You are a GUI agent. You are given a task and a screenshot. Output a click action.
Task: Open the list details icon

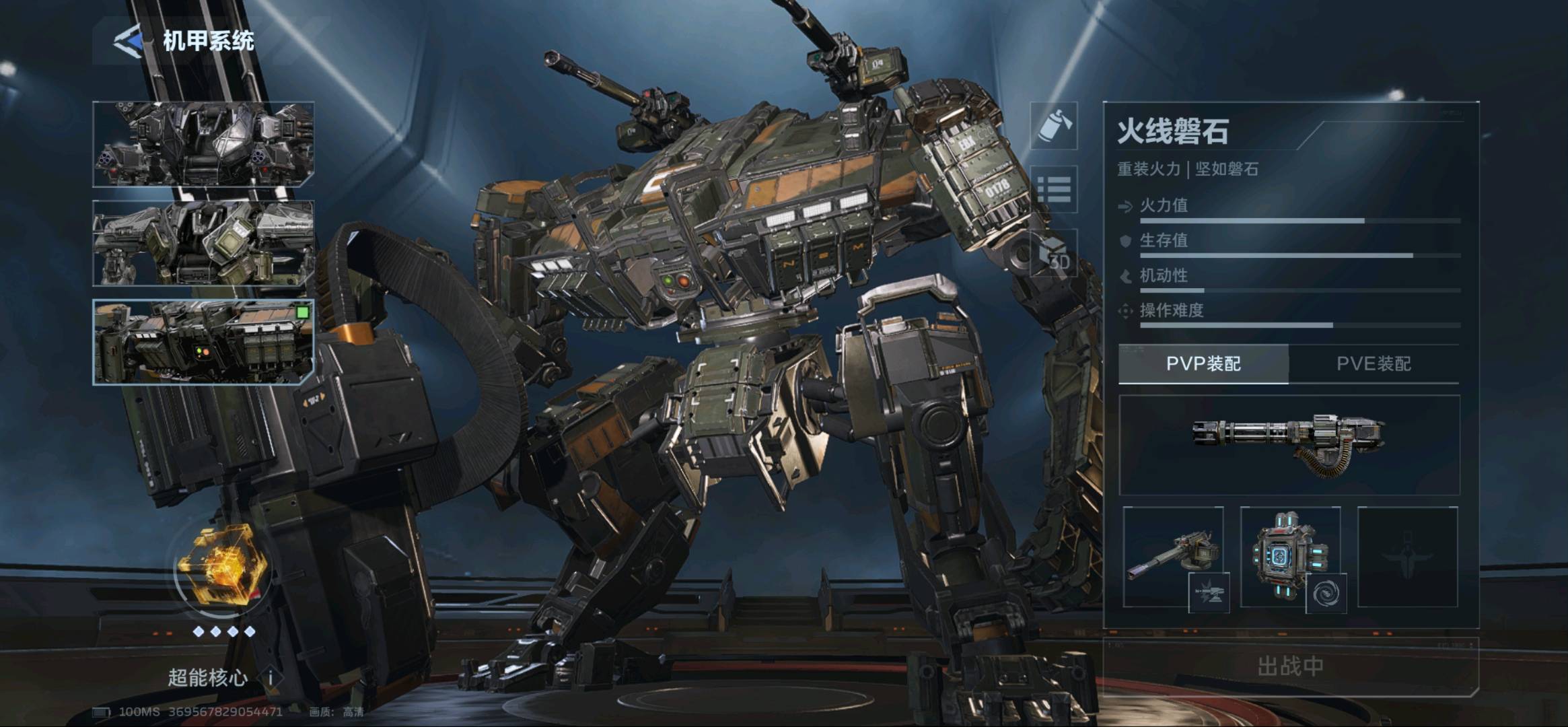point(1054,189)
